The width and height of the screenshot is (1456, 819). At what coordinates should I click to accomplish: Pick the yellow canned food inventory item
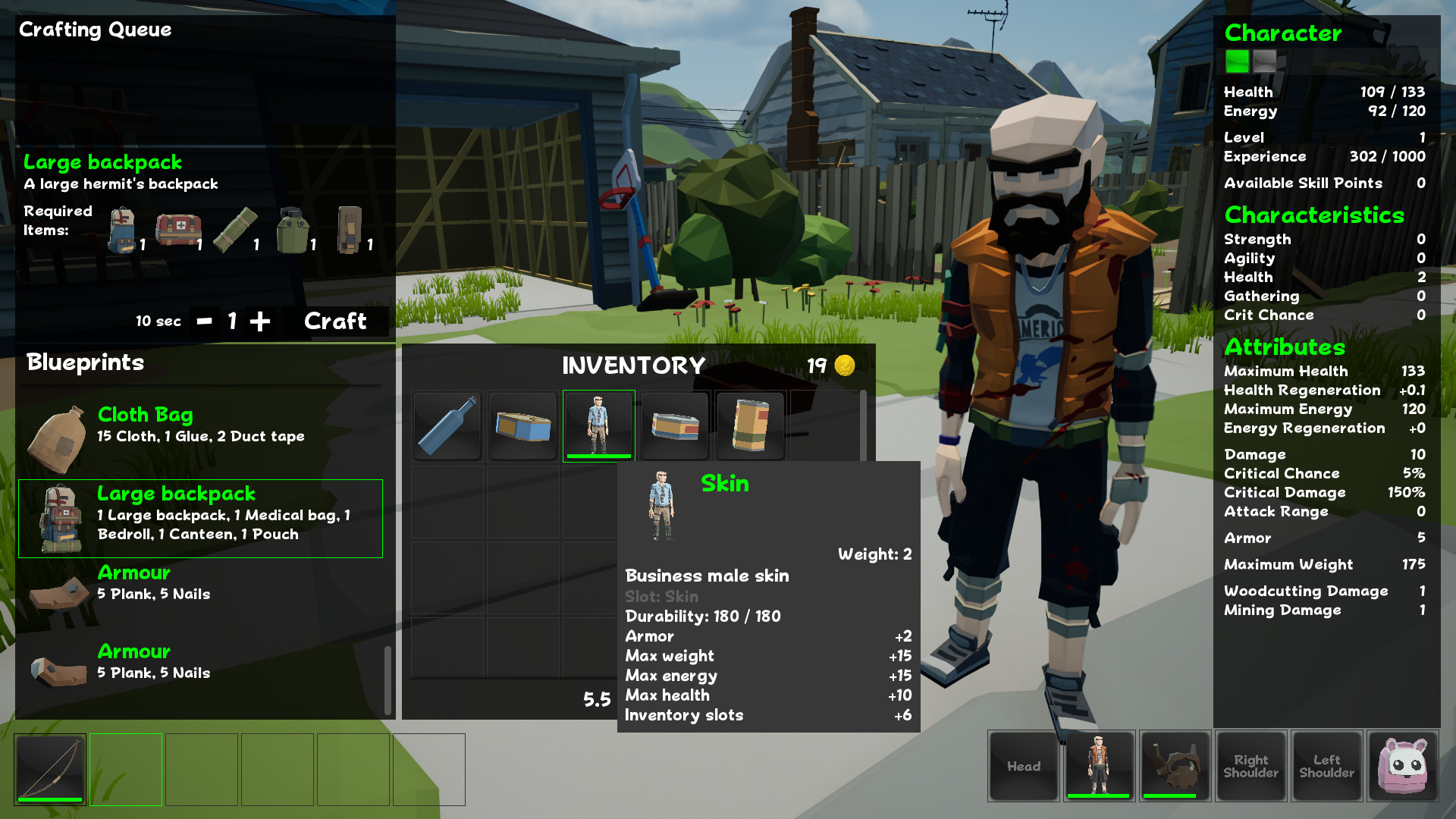(x=750, y=425)
